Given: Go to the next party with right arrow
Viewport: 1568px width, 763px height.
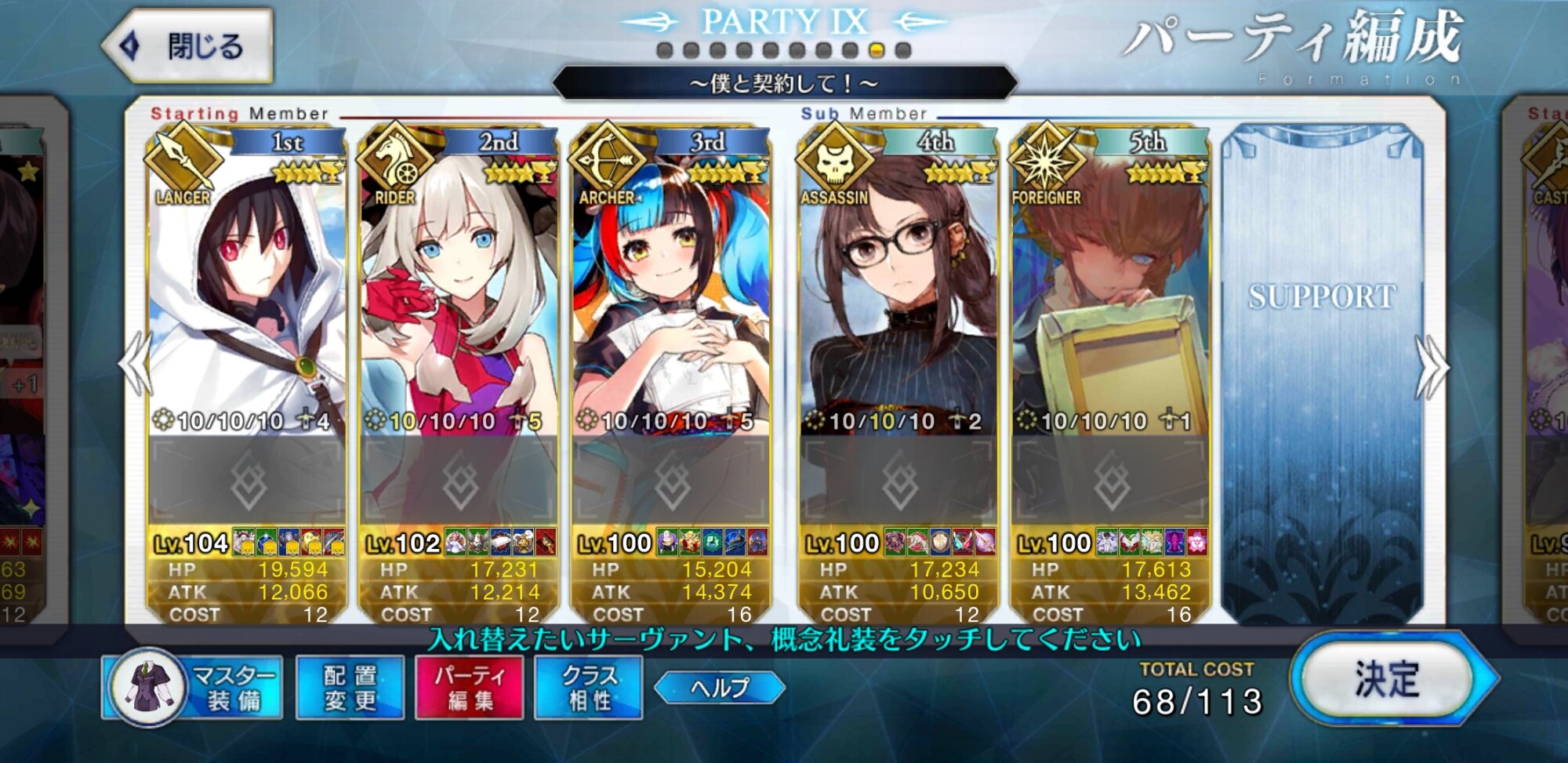Looking at the screenshot, I should [1432, 367].
